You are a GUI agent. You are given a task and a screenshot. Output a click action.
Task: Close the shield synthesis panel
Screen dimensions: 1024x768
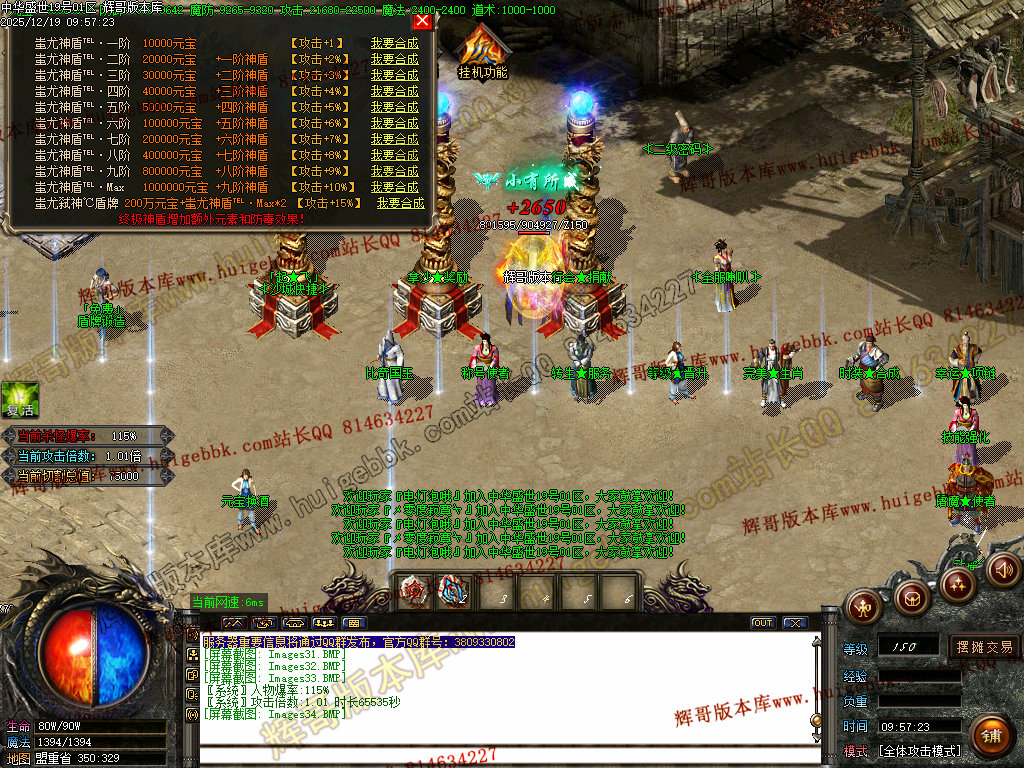pyautogui.click(x=422, y=21)
